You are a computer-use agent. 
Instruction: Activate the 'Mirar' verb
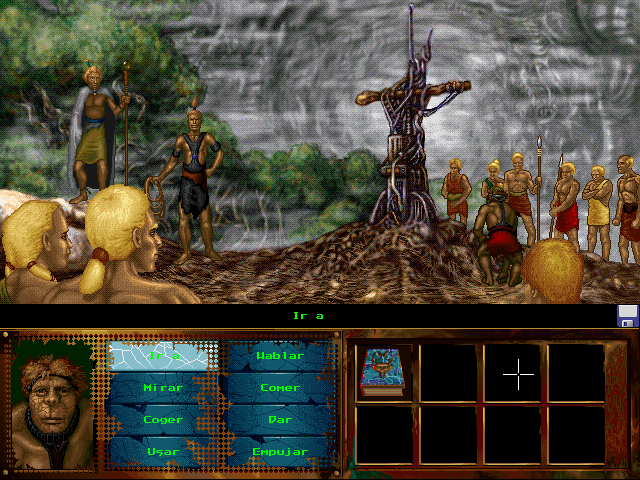[x=163, y=387]
